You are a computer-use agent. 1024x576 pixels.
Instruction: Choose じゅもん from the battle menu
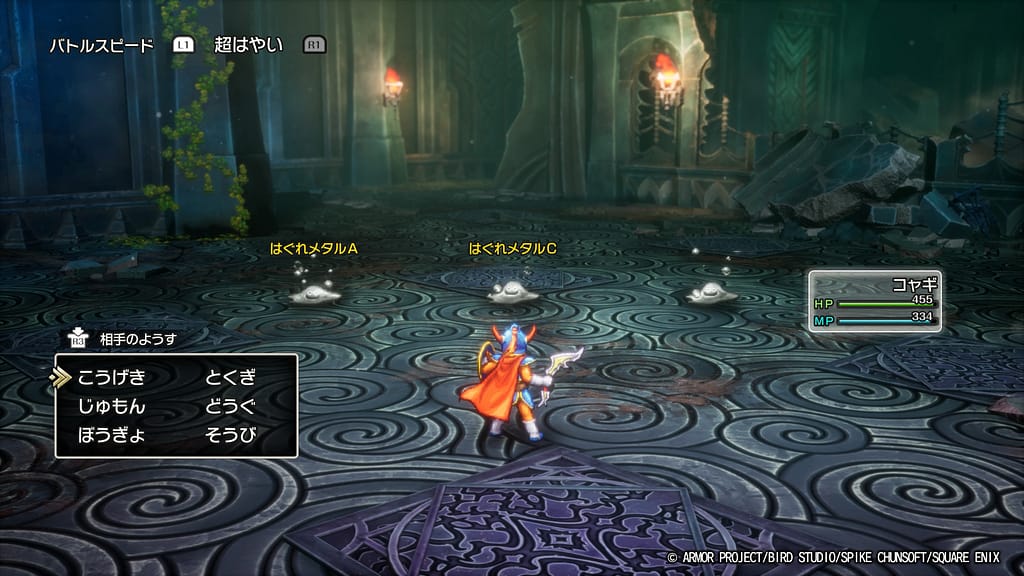(x=111, y=407)
